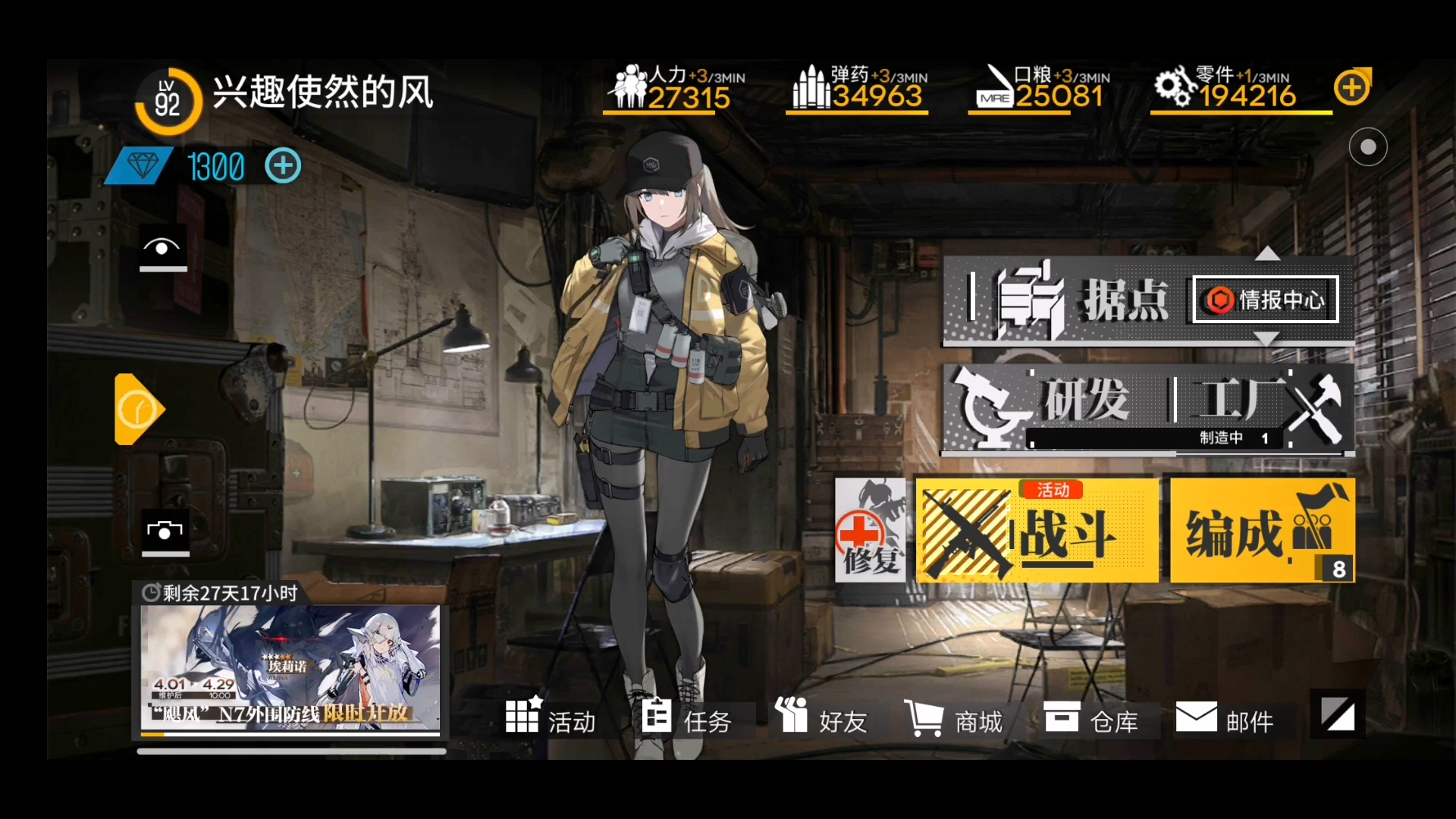Tap the yellow notification marker on left edge
The width and height of the screenshot is (1456, 819).
[x=139, y=408]
